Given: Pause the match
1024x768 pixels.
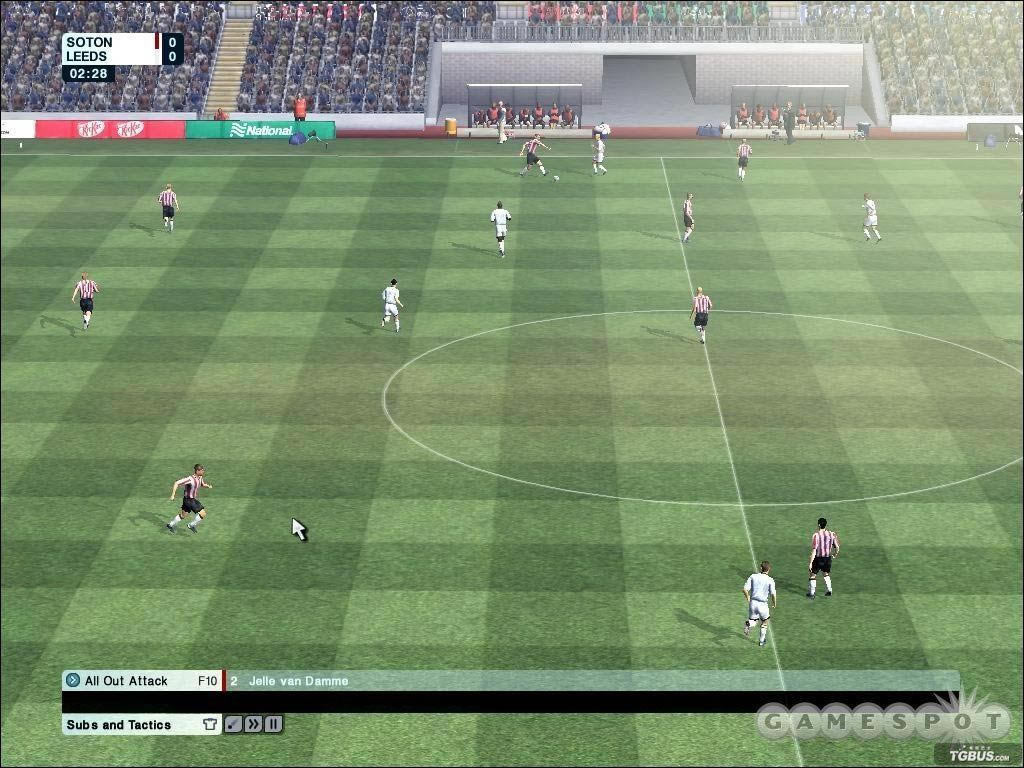Looking at the screenshot, I should click(x=273, y=725).
